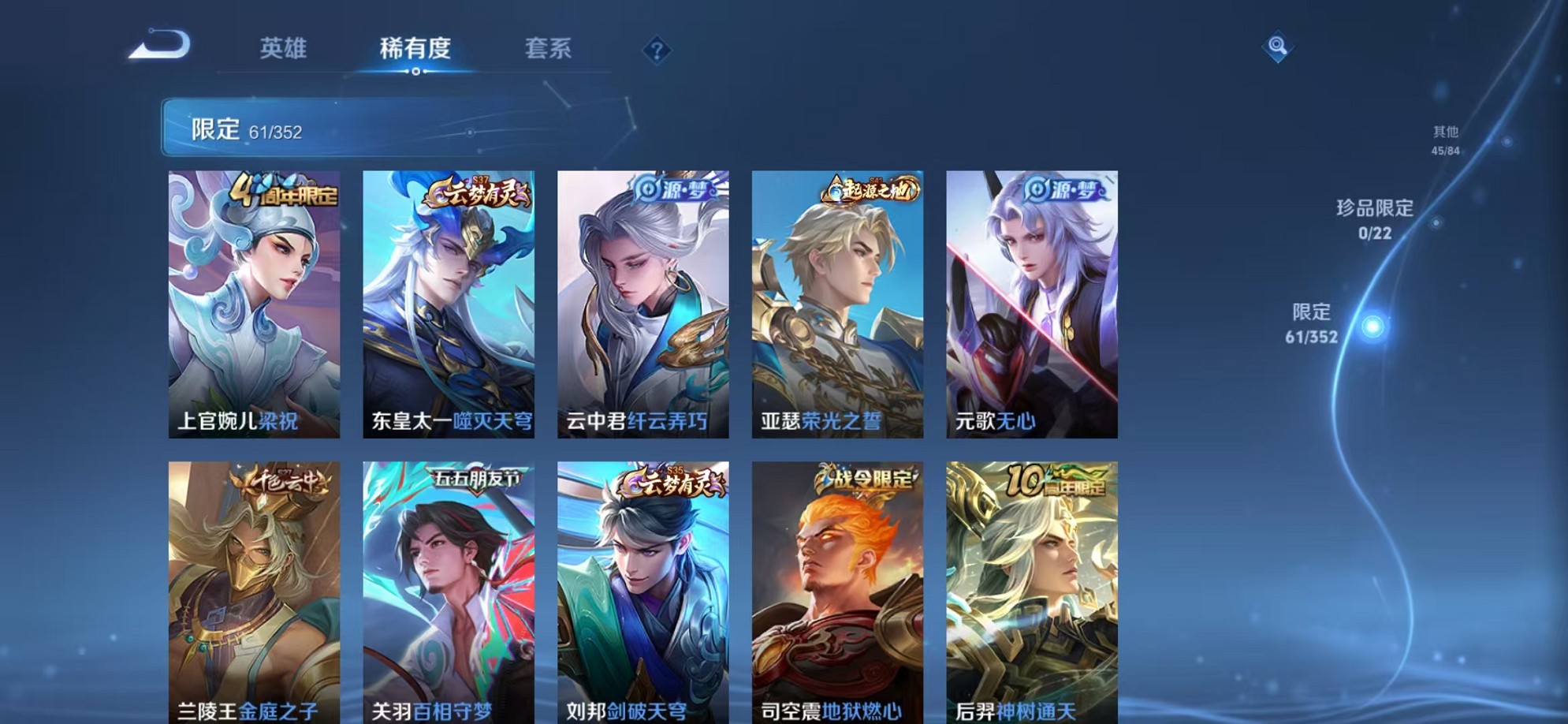Click the 起源之抽 badge on 亚瑟's skin
This screenshot has height=724, width=1568.
[x=870, y=192]
